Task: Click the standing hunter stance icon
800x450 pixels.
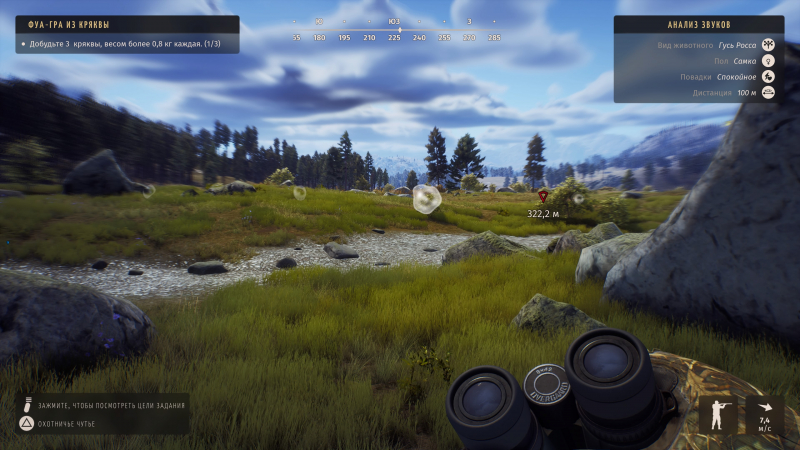Action: tap(718, 416)
